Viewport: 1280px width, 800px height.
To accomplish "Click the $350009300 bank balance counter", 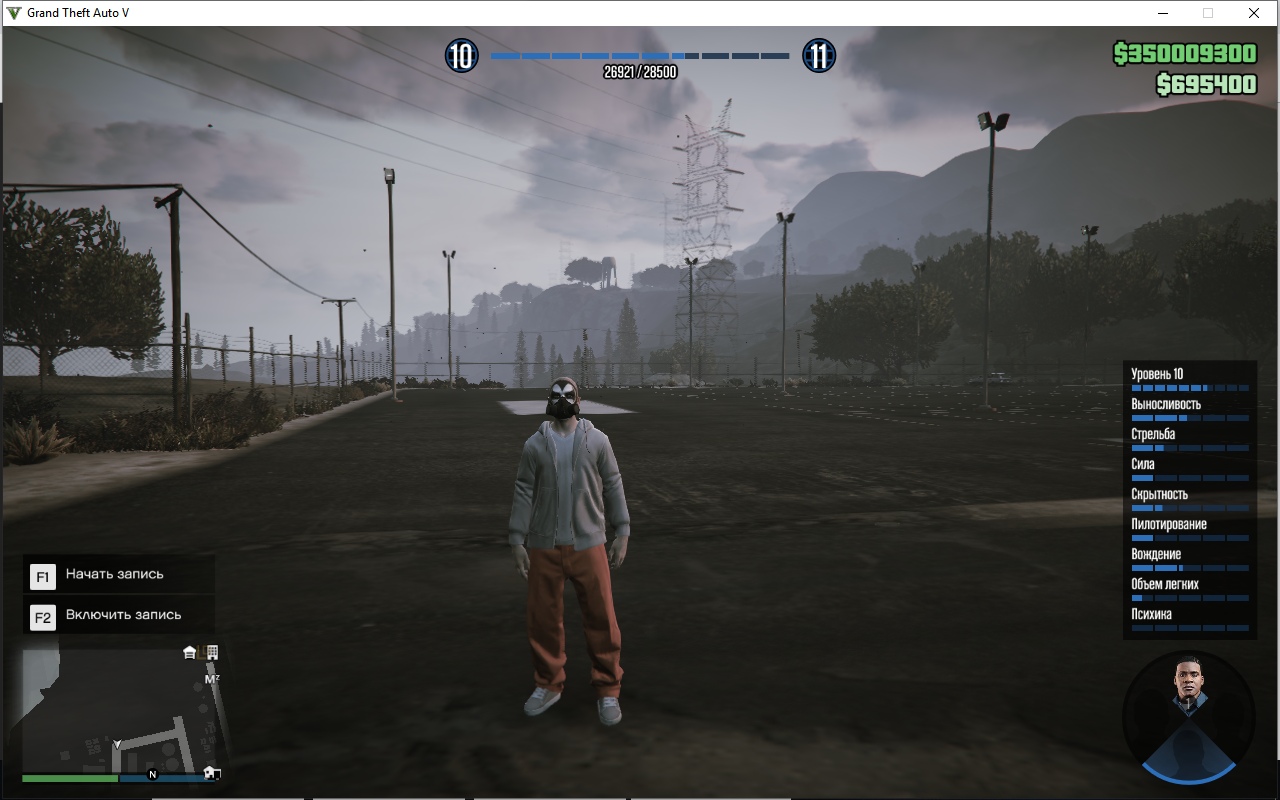I will [1188, 51].
